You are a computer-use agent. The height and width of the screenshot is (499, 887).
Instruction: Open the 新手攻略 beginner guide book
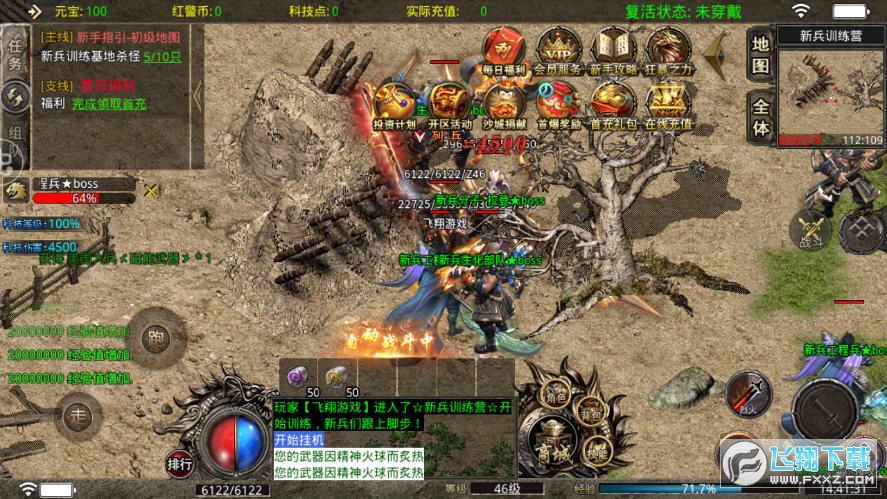click(613, 50)
